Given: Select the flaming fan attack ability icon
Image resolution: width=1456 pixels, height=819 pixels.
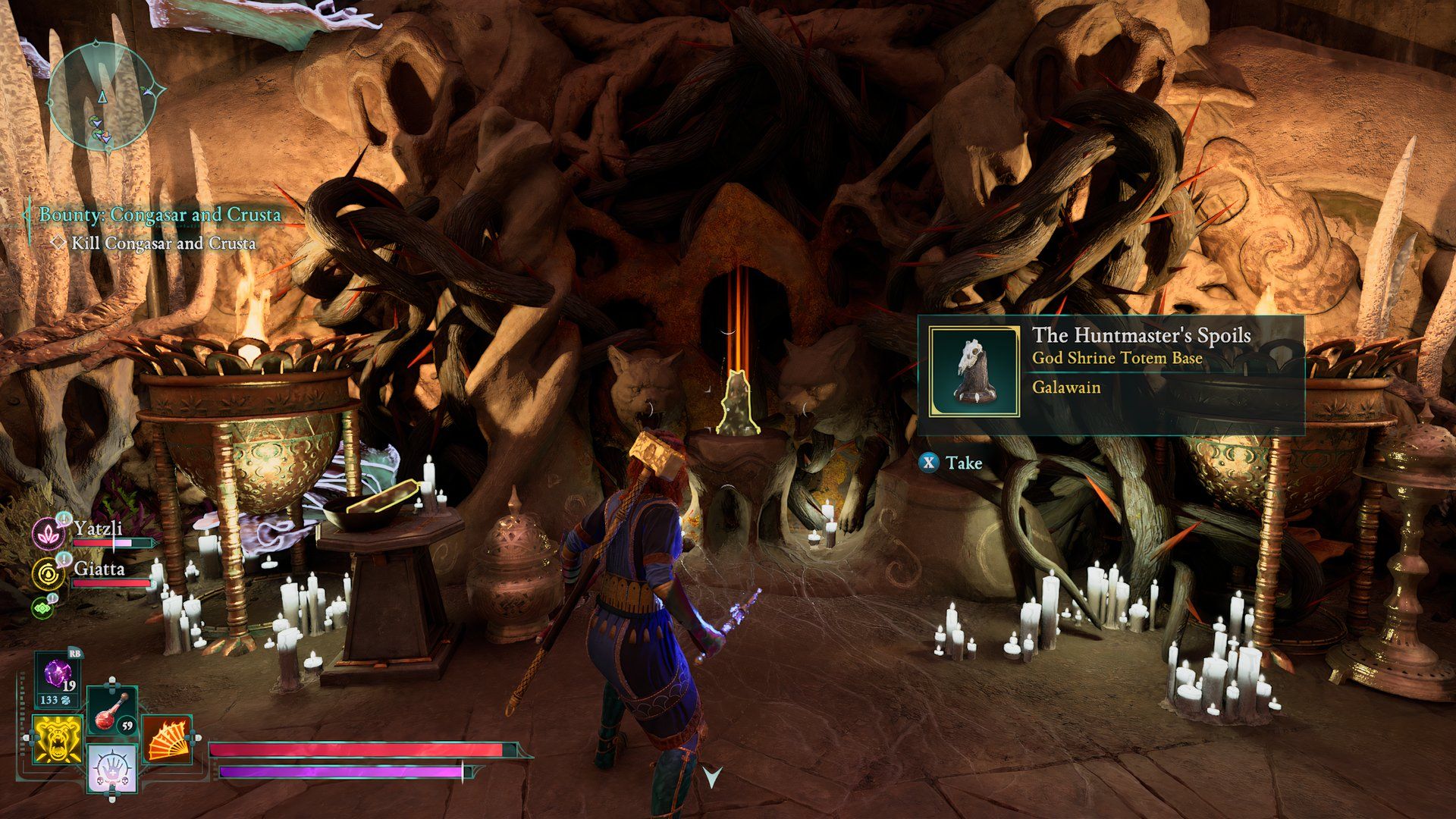Looking at the screenshot, I should pos(168,737).
